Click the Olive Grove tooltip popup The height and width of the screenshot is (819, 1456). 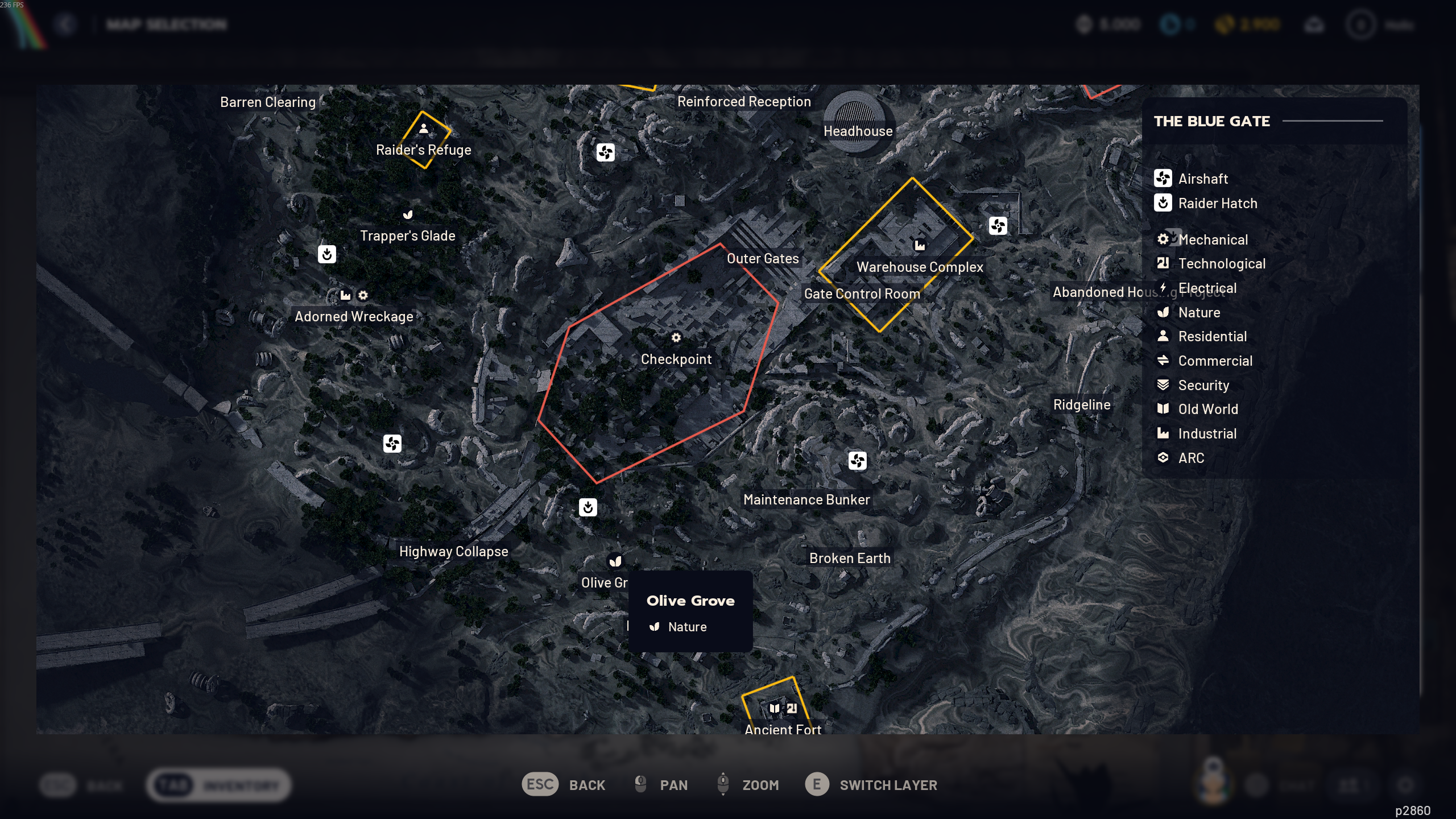tap(690, 611)
